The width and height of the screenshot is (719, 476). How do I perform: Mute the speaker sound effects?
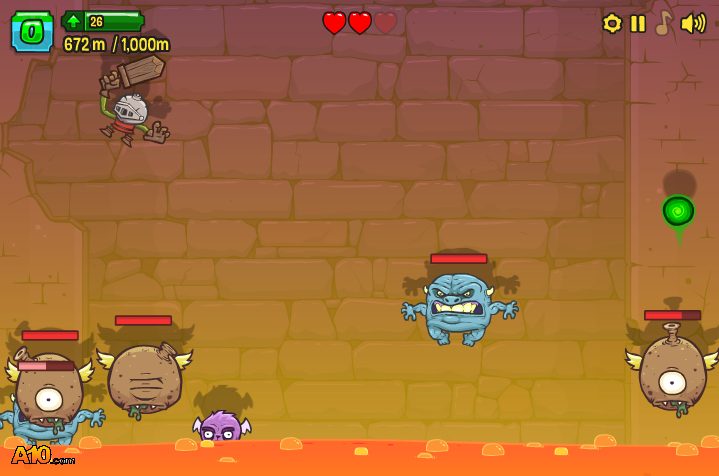point(692,23)
